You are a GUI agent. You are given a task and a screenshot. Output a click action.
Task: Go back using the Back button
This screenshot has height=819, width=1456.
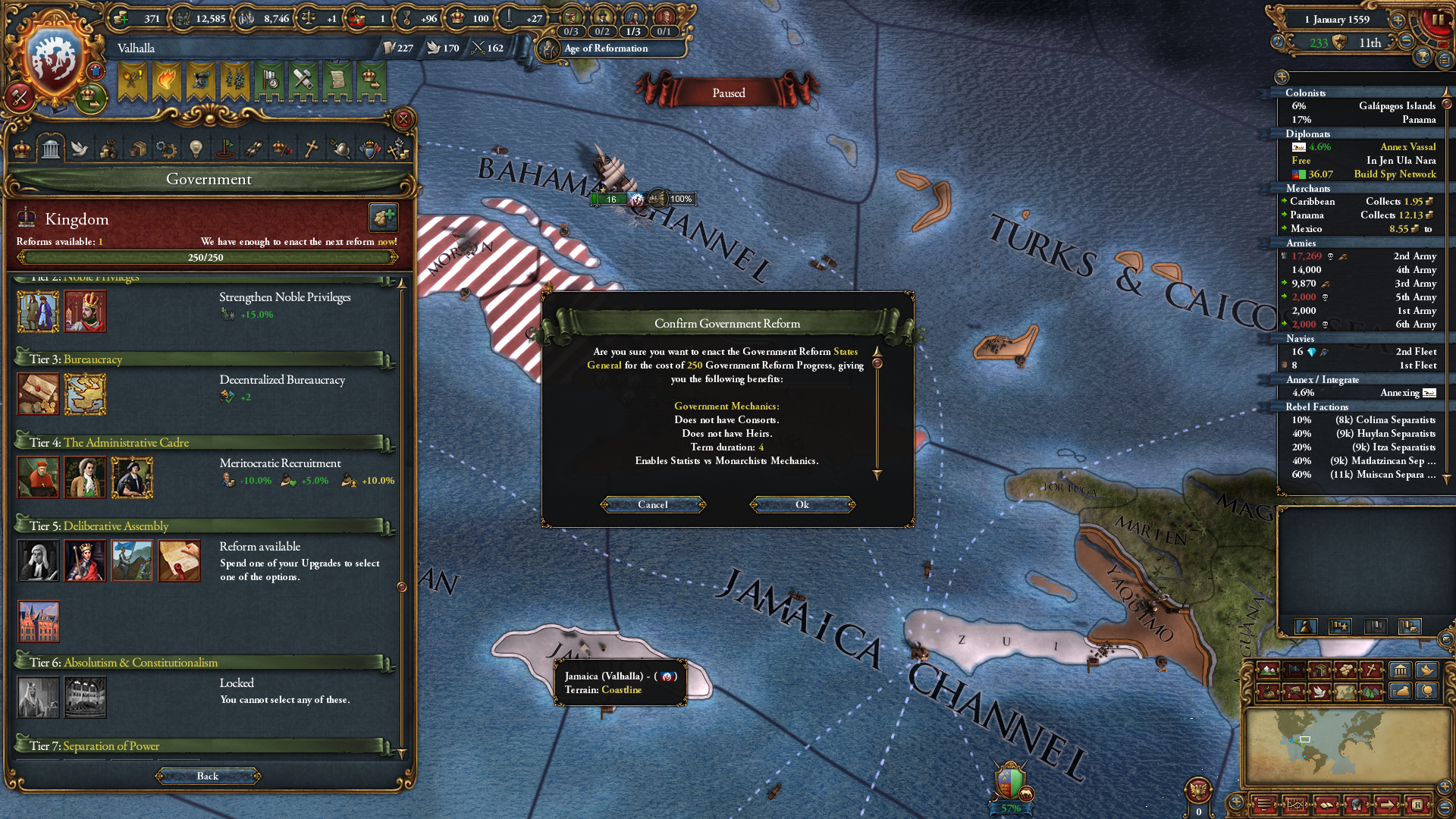pyautogui.click(x=208, y=776)
